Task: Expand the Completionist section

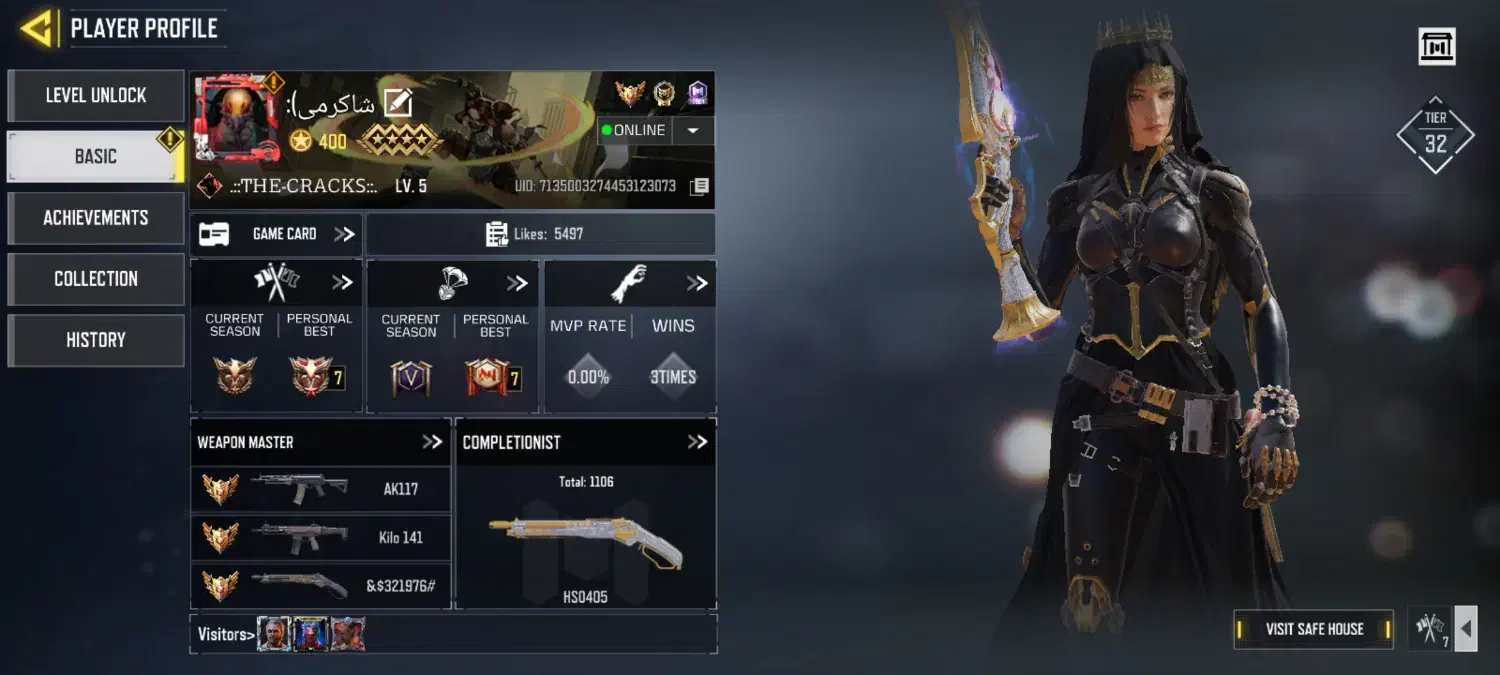Action: click(697, 442)
